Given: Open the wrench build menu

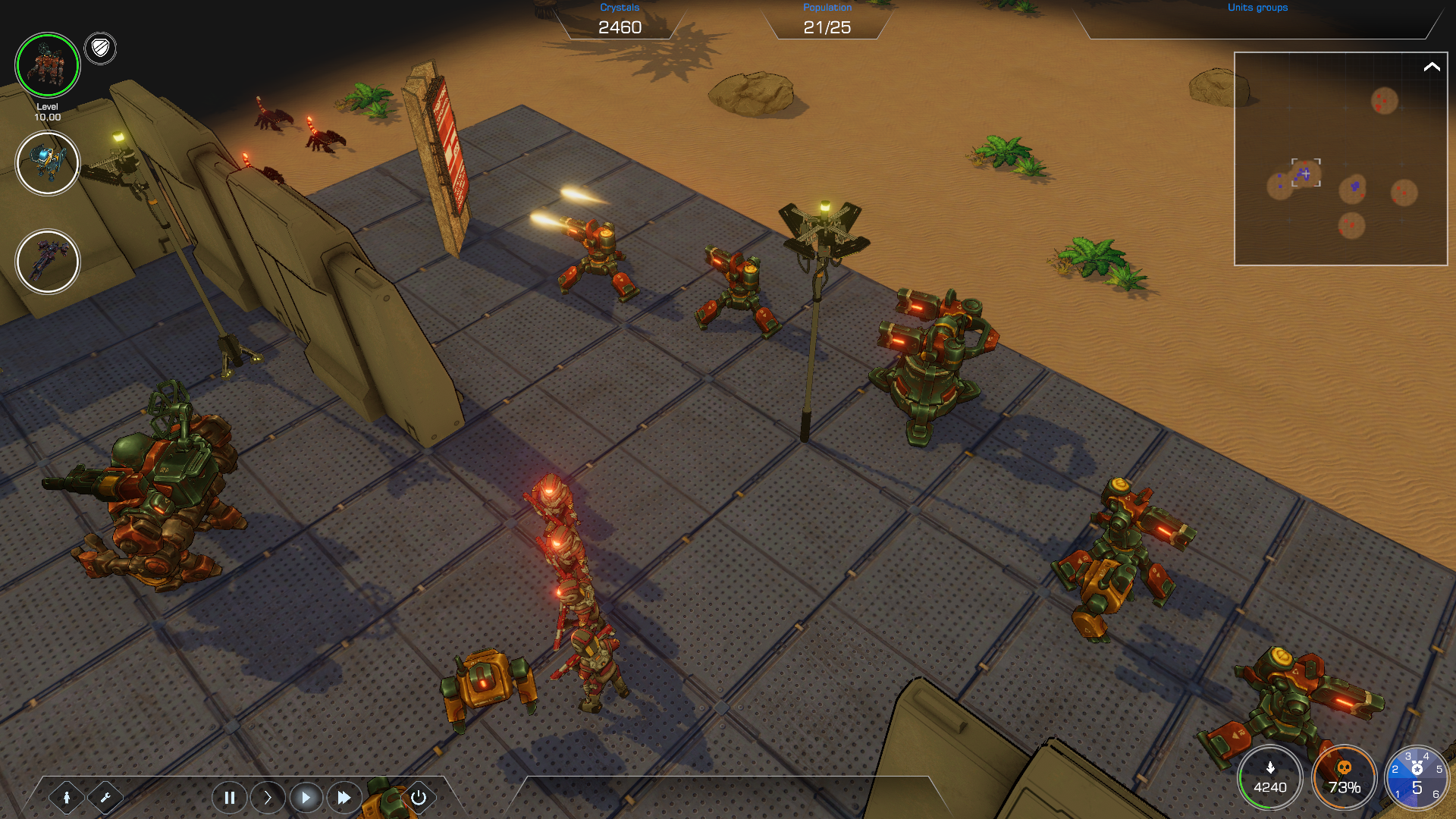Looking at the screenshot, I should [x=105, y=797].
